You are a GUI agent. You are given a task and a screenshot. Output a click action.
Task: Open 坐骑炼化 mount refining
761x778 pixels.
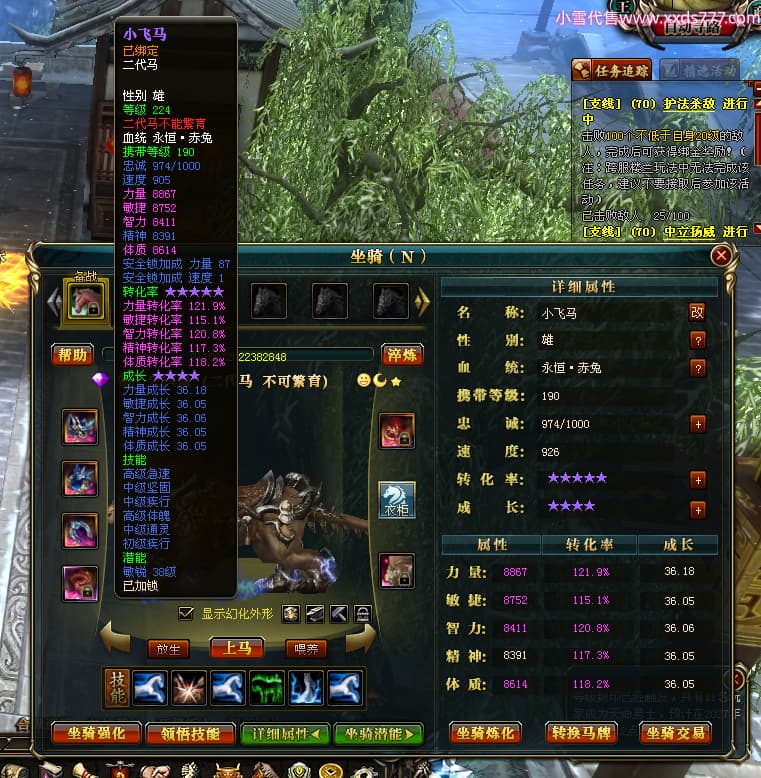(486, 733)
